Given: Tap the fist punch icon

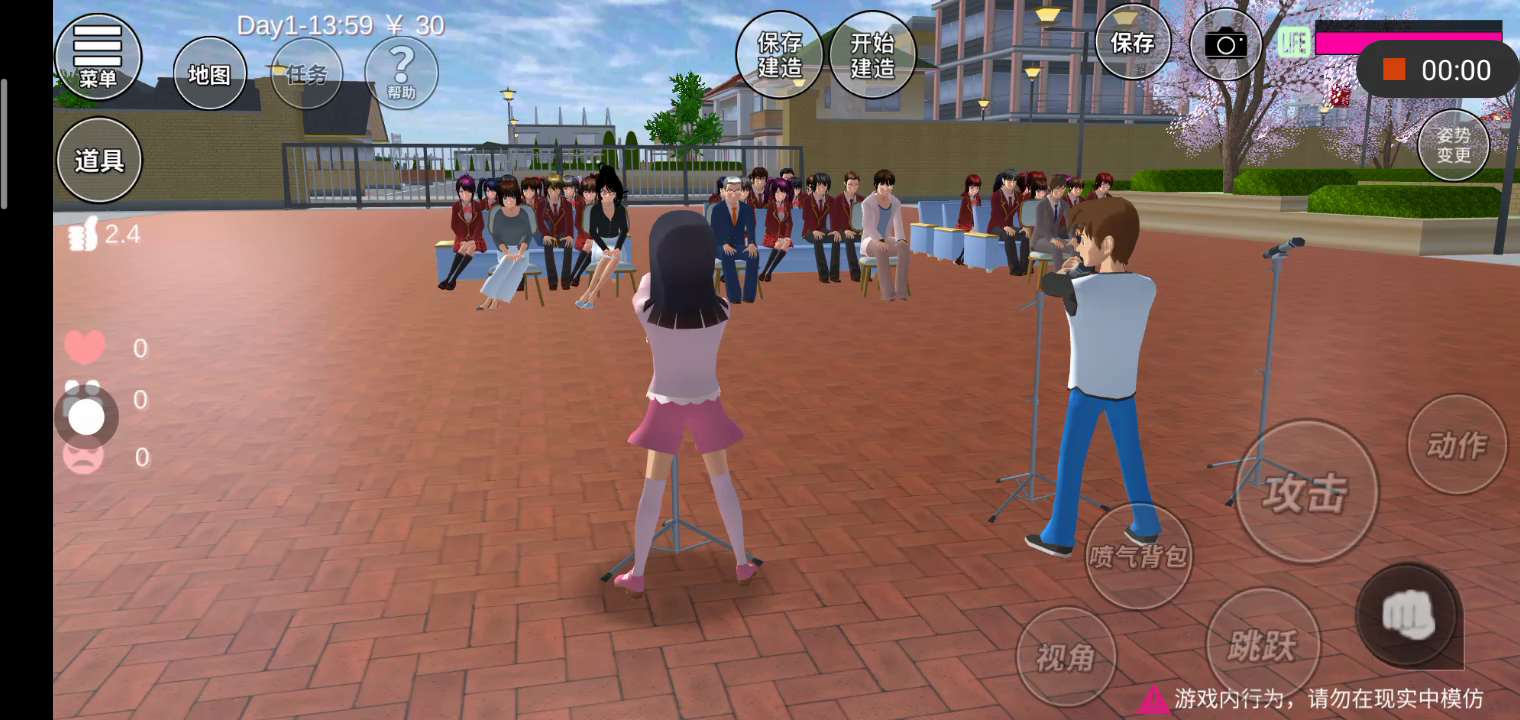Looking at the screenshot, I should click(x=1408, y=615).
